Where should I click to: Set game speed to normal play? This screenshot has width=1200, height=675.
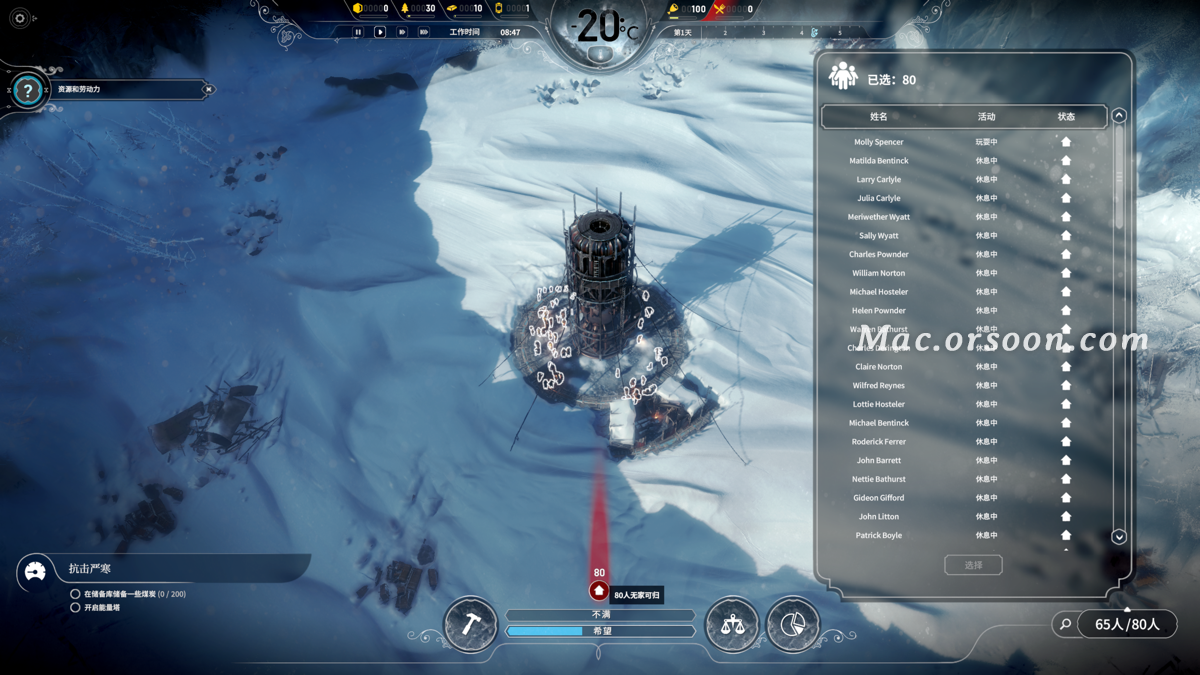tap(380, 32)
